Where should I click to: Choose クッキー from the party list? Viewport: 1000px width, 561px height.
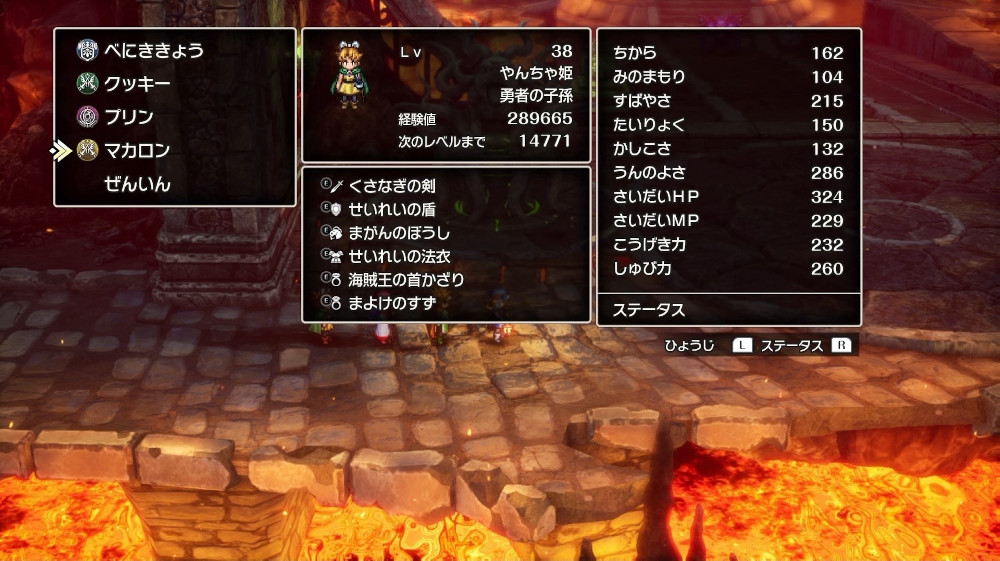pos(137,84)
